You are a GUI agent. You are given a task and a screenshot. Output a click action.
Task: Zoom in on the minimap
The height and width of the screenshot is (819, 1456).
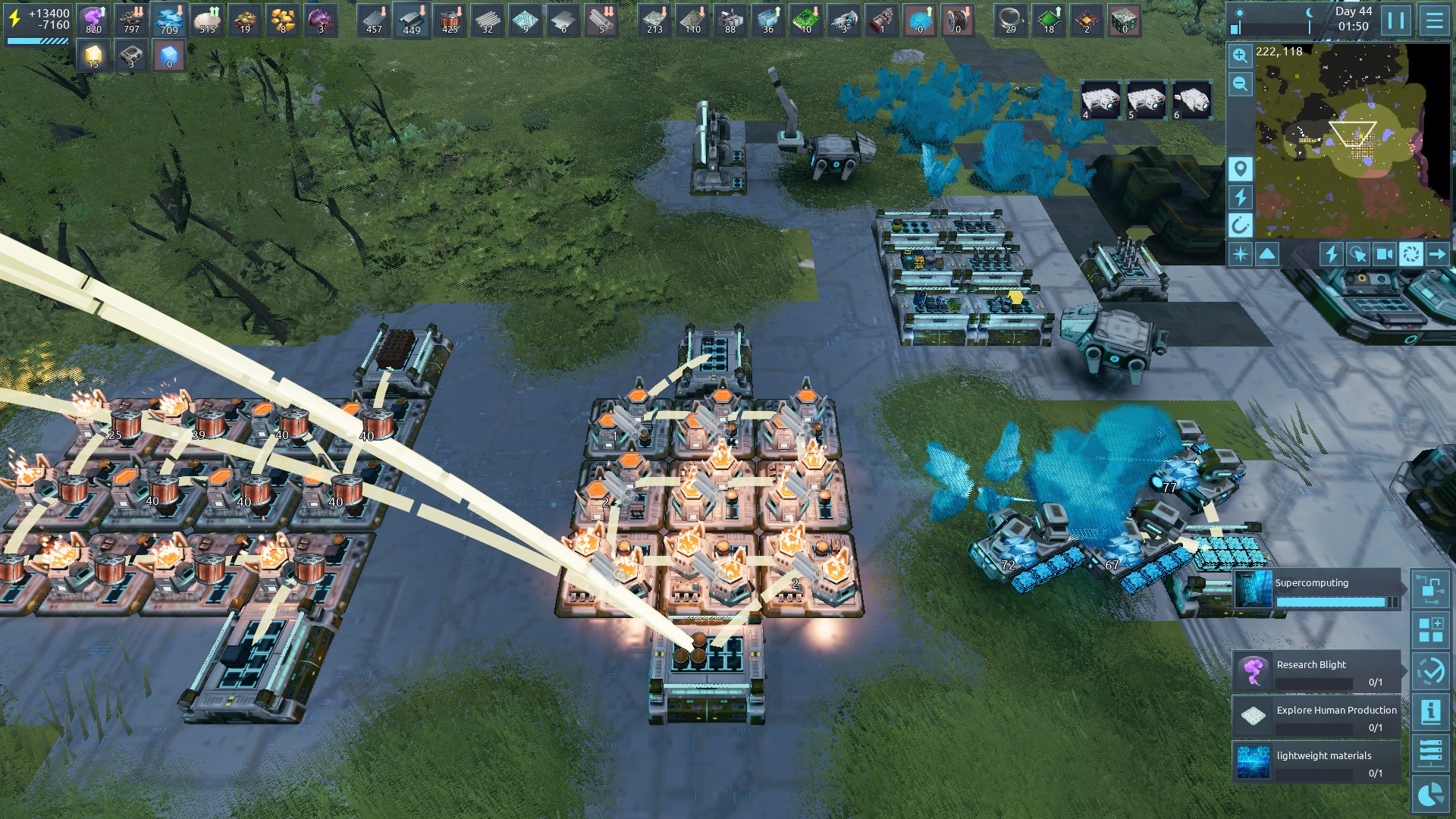tap(1240, 55)
